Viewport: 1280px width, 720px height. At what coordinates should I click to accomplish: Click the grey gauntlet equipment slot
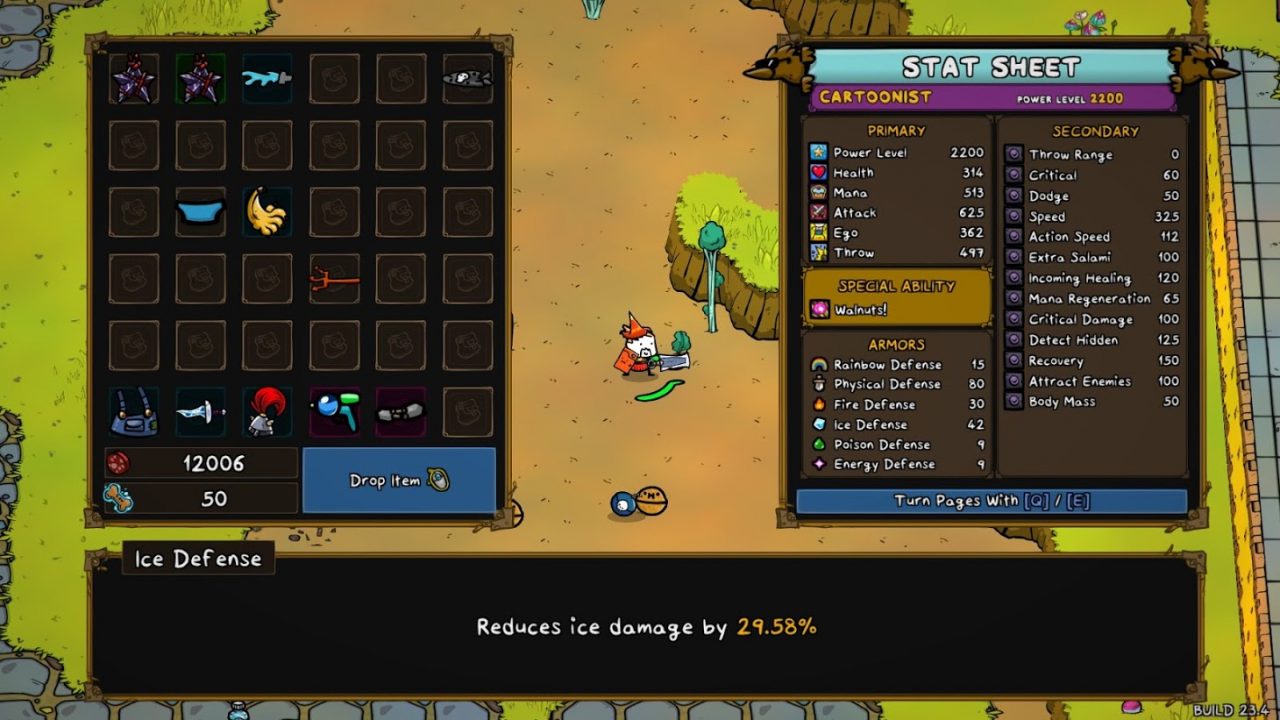pos(401,412)
